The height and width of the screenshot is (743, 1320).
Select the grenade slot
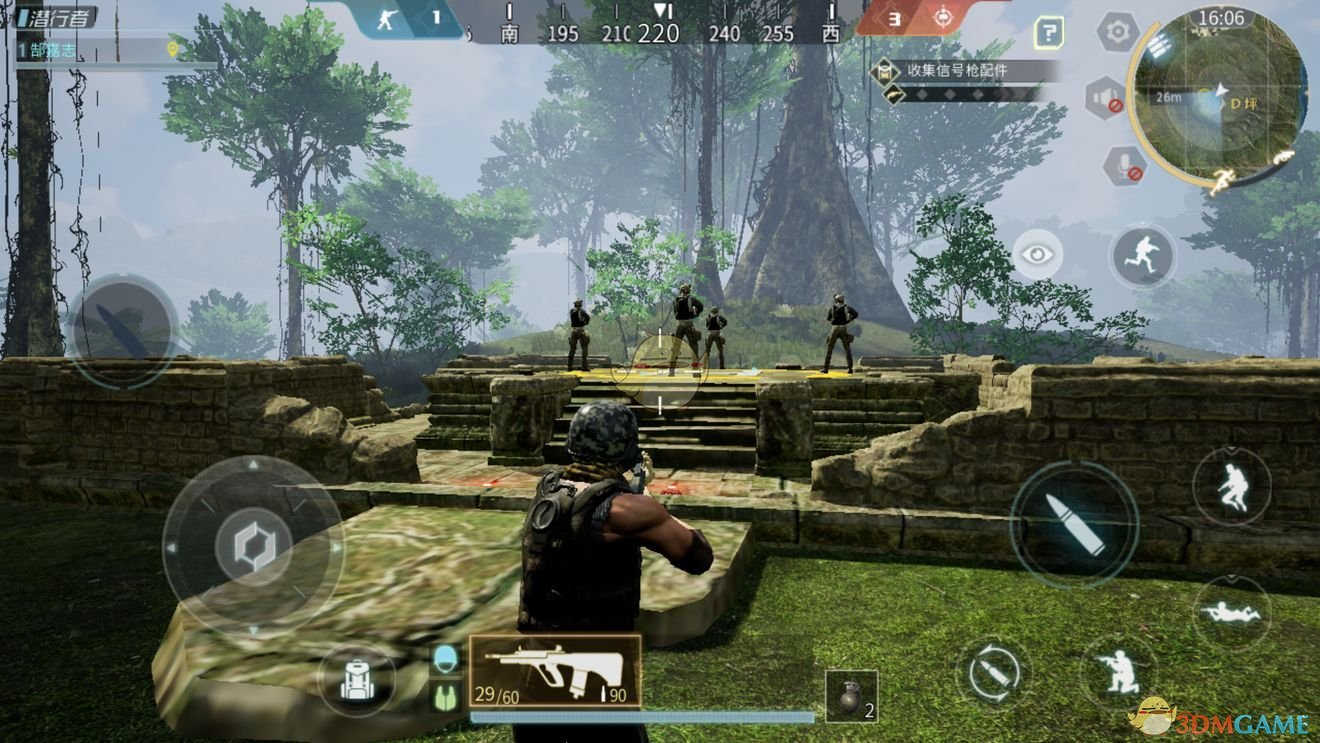click(x=851, y=697)
